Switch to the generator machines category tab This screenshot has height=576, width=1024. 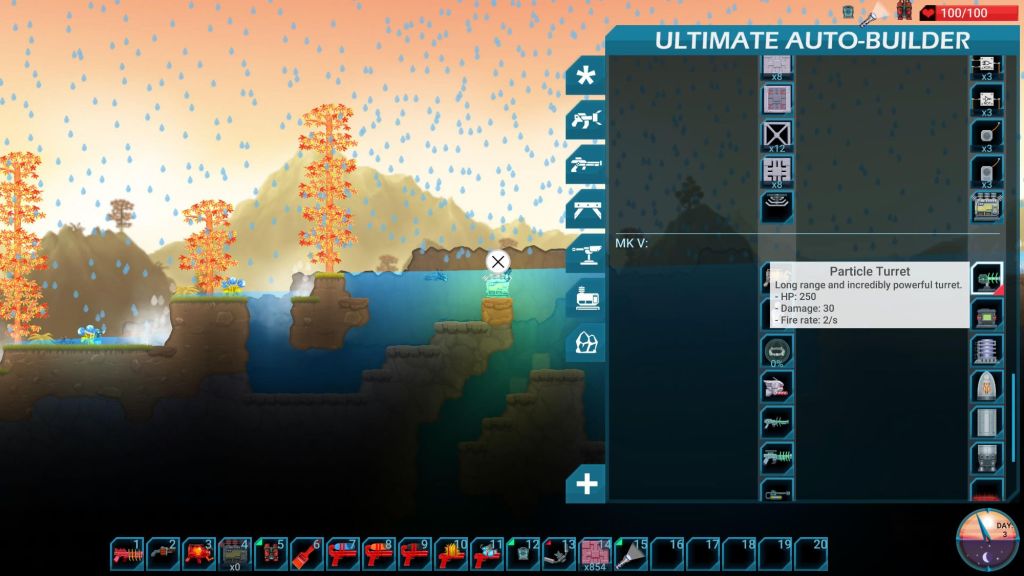(x=586, y=298)
